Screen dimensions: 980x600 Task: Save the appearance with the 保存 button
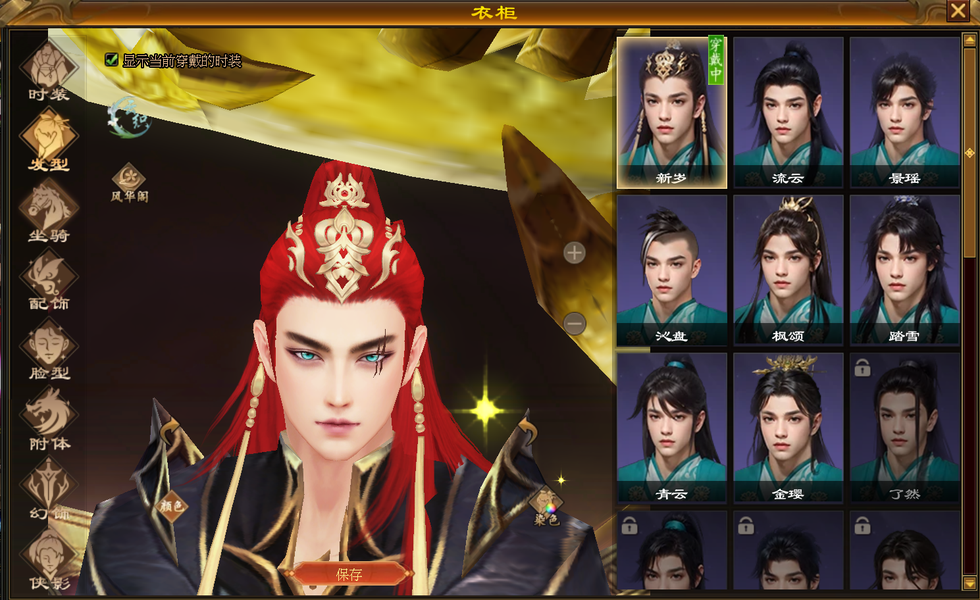point(349,574)
